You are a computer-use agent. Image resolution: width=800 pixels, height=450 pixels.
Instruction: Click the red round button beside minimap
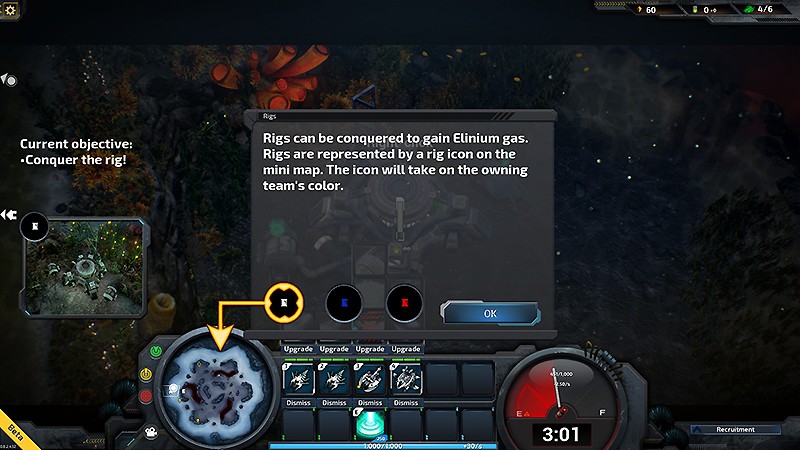pyautogui.click(x=146, y=397)
